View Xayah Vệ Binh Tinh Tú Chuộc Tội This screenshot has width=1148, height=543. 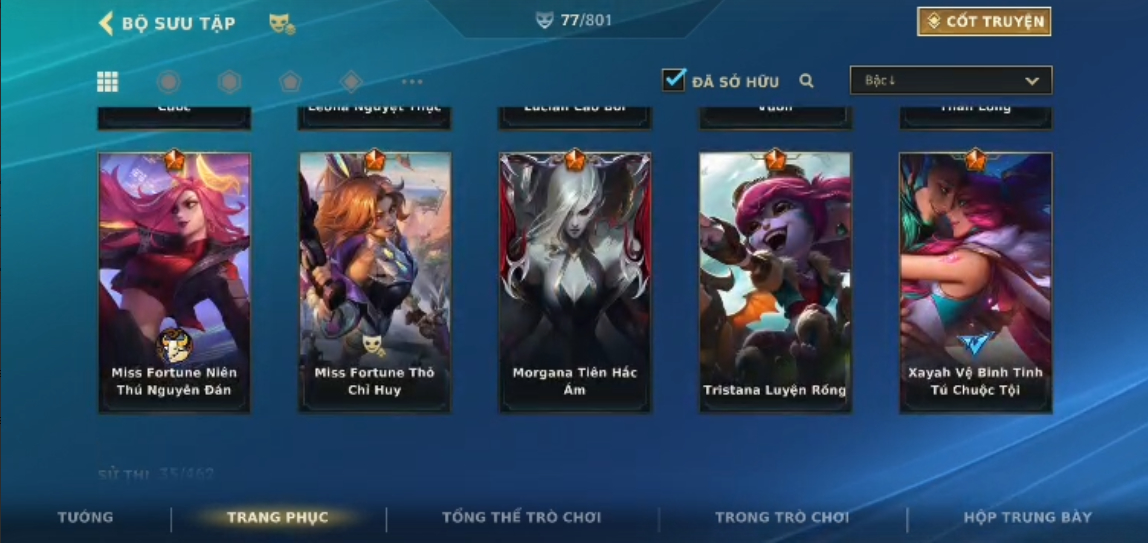pos(975,282)
